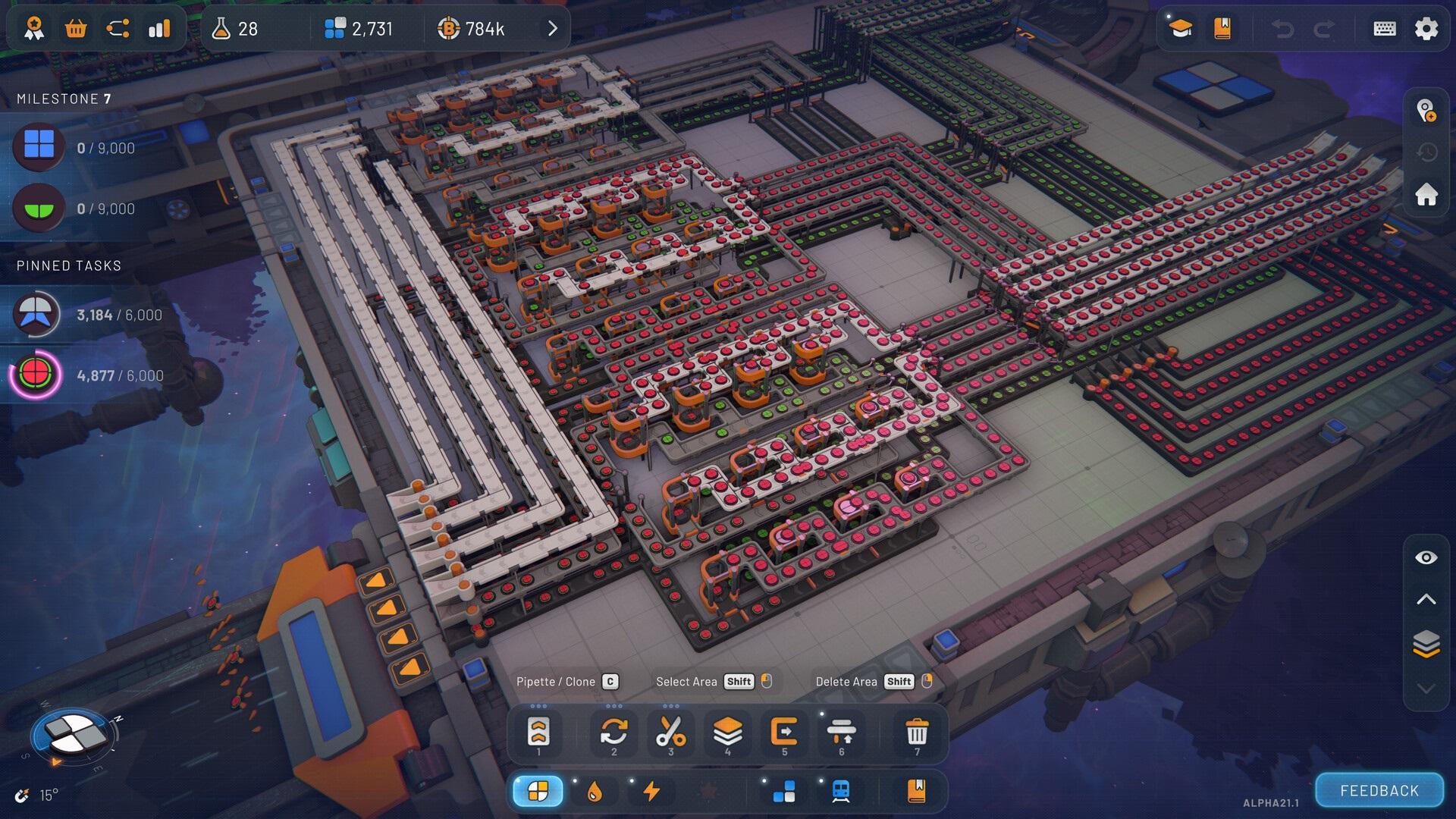Toggle the eye visibility button

pyautogui.click(x=1426, y=558)
